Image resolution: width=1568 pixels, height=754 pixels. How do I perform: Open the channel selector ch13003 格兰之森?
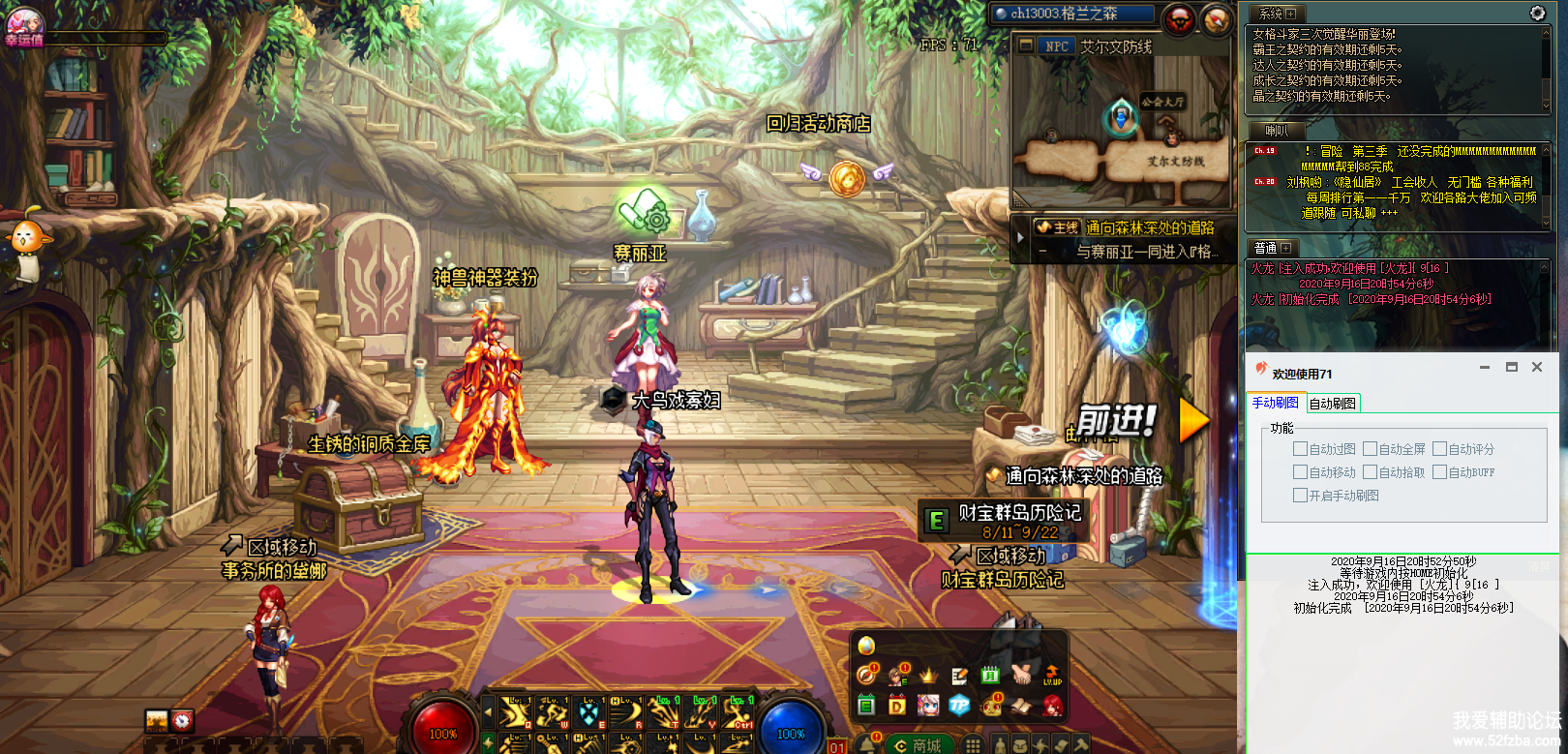[x=1071, y=14]
